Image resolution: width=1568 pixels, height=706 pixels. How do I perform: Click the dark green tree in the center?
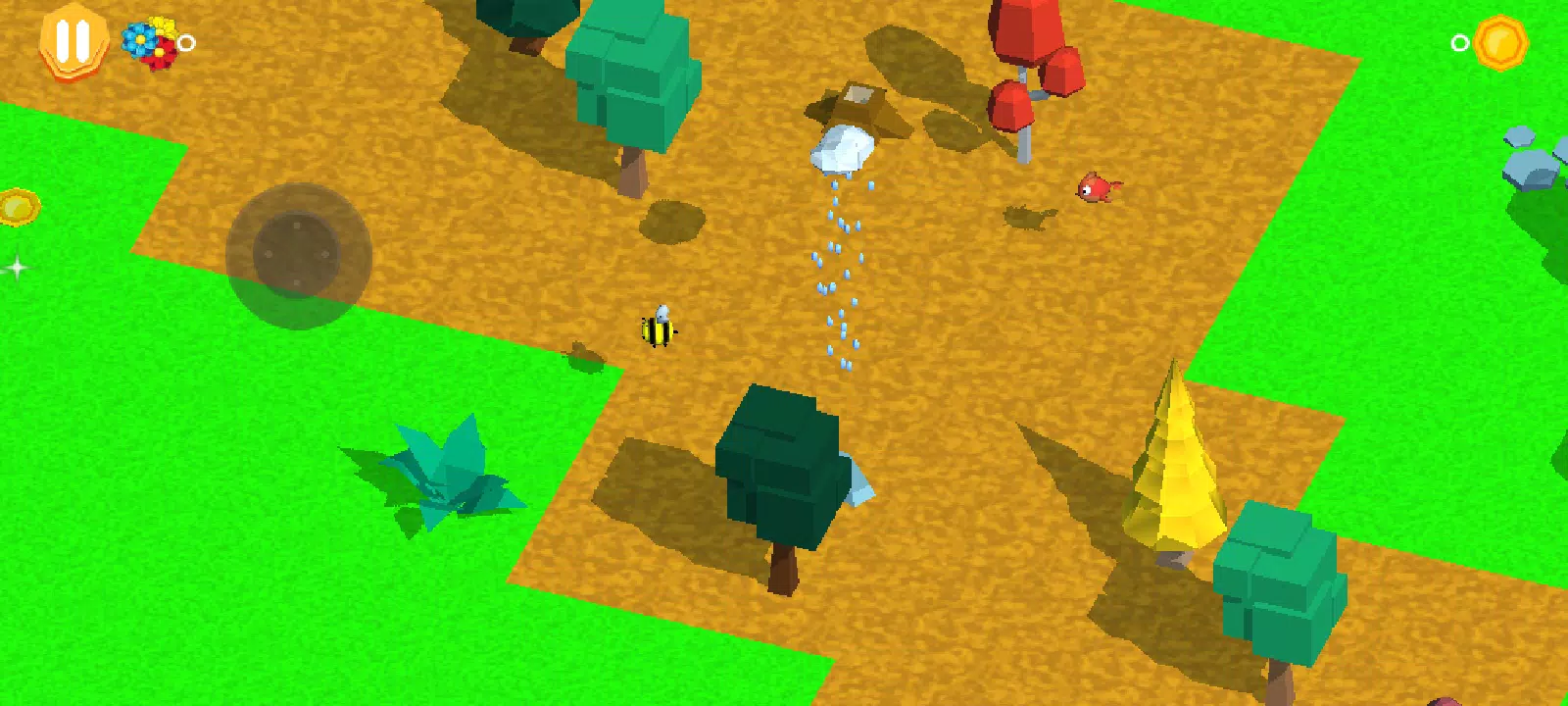777,471
